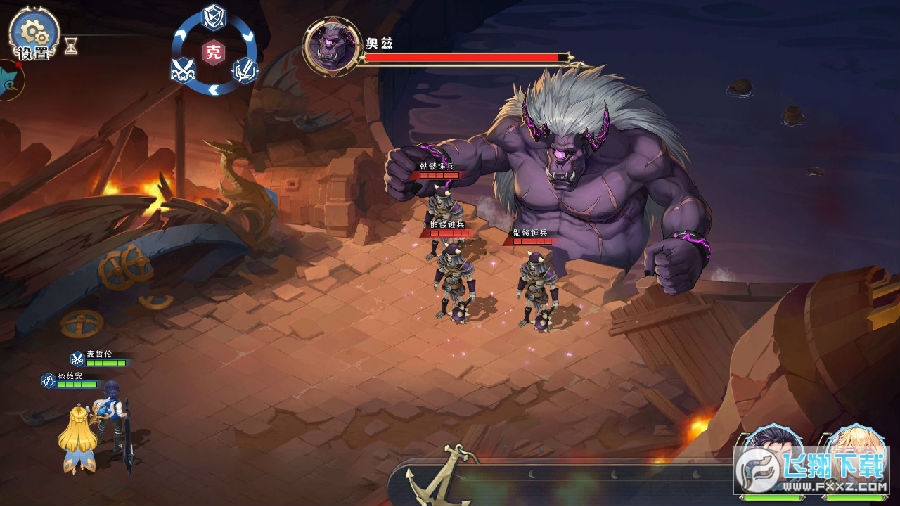
Task: Select the dark-haired hero portrait
Action: 773,457
